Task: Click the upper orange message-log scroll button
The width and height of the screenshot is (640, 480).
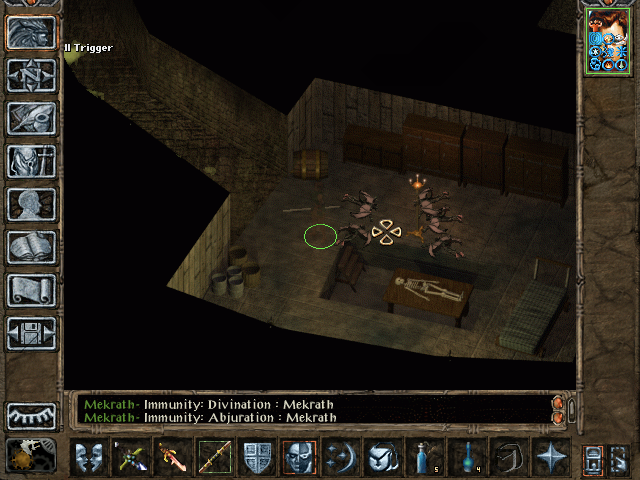Action: click(x=558, y=403)
